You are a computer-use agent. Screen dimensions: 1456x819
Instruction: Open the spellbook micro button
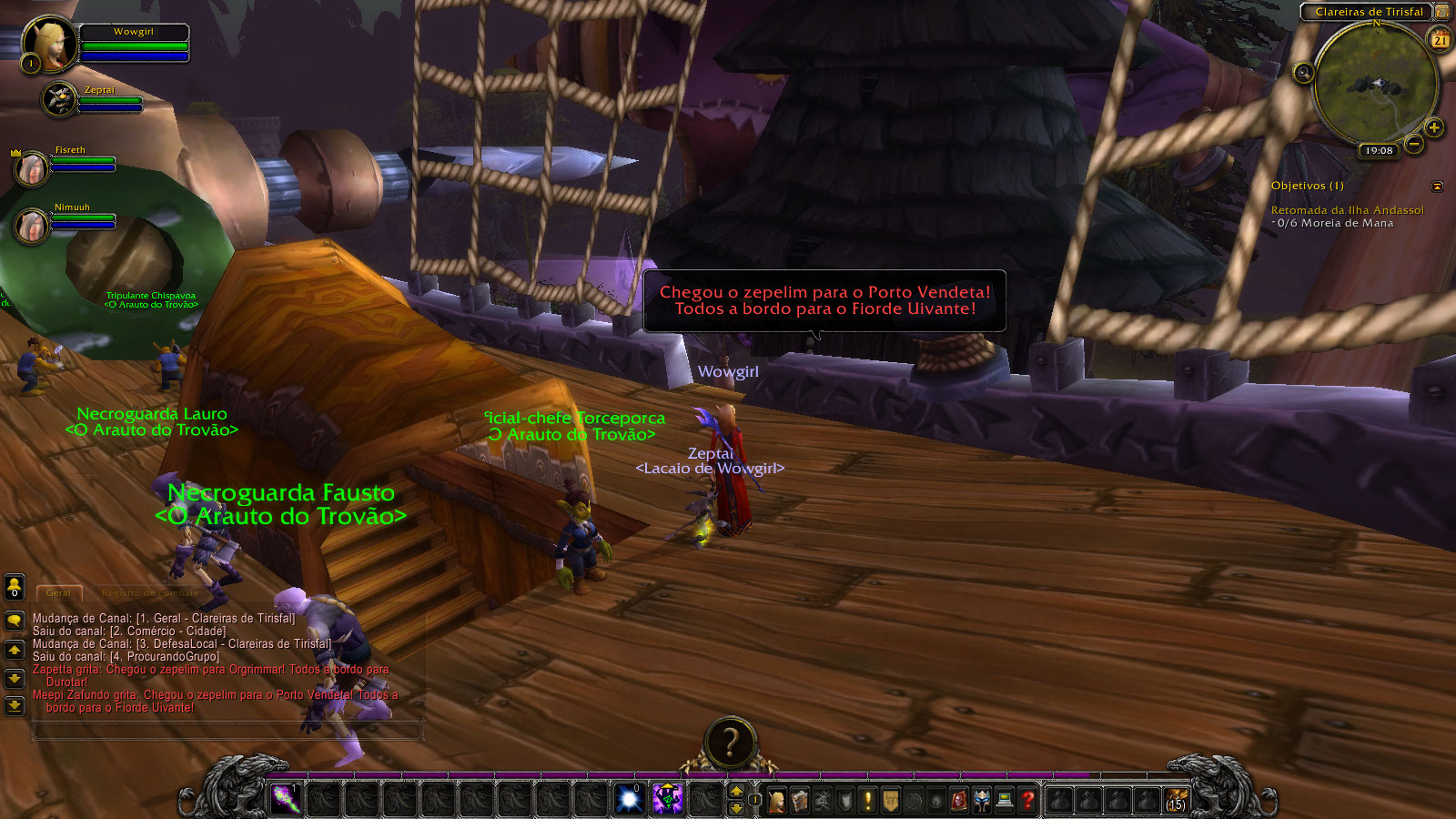pos(800,801)
